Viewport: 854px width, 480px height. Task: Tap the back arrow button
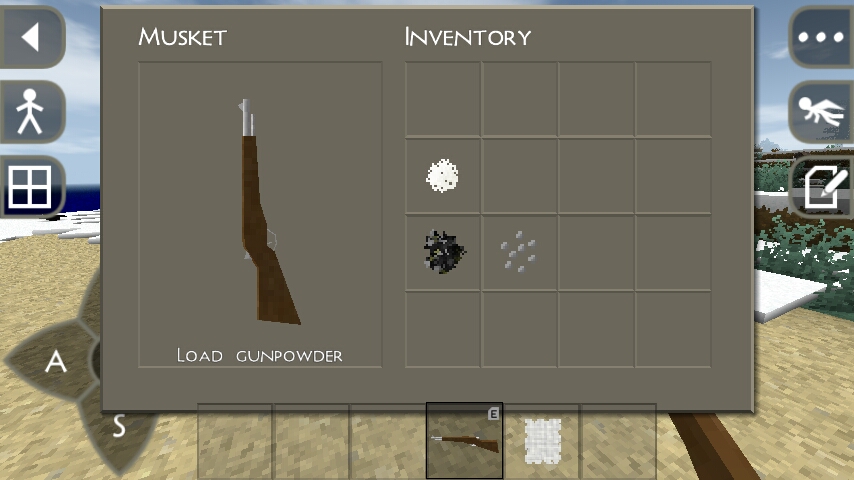[31, 38]
